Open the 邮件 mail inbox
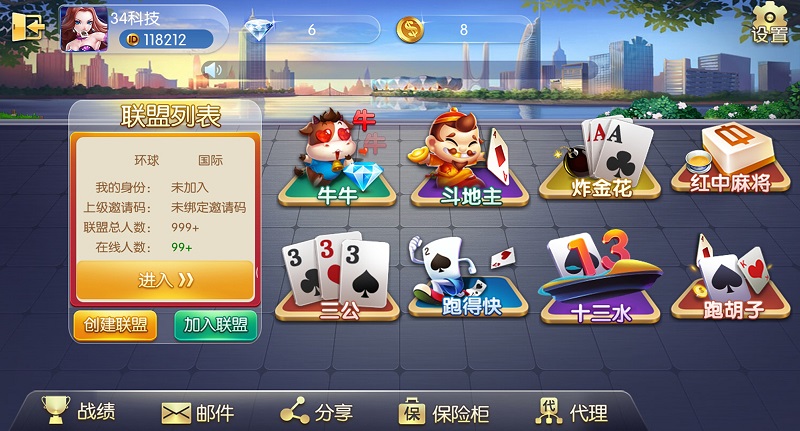Screen dimensions: 800x431 (198, 411)
